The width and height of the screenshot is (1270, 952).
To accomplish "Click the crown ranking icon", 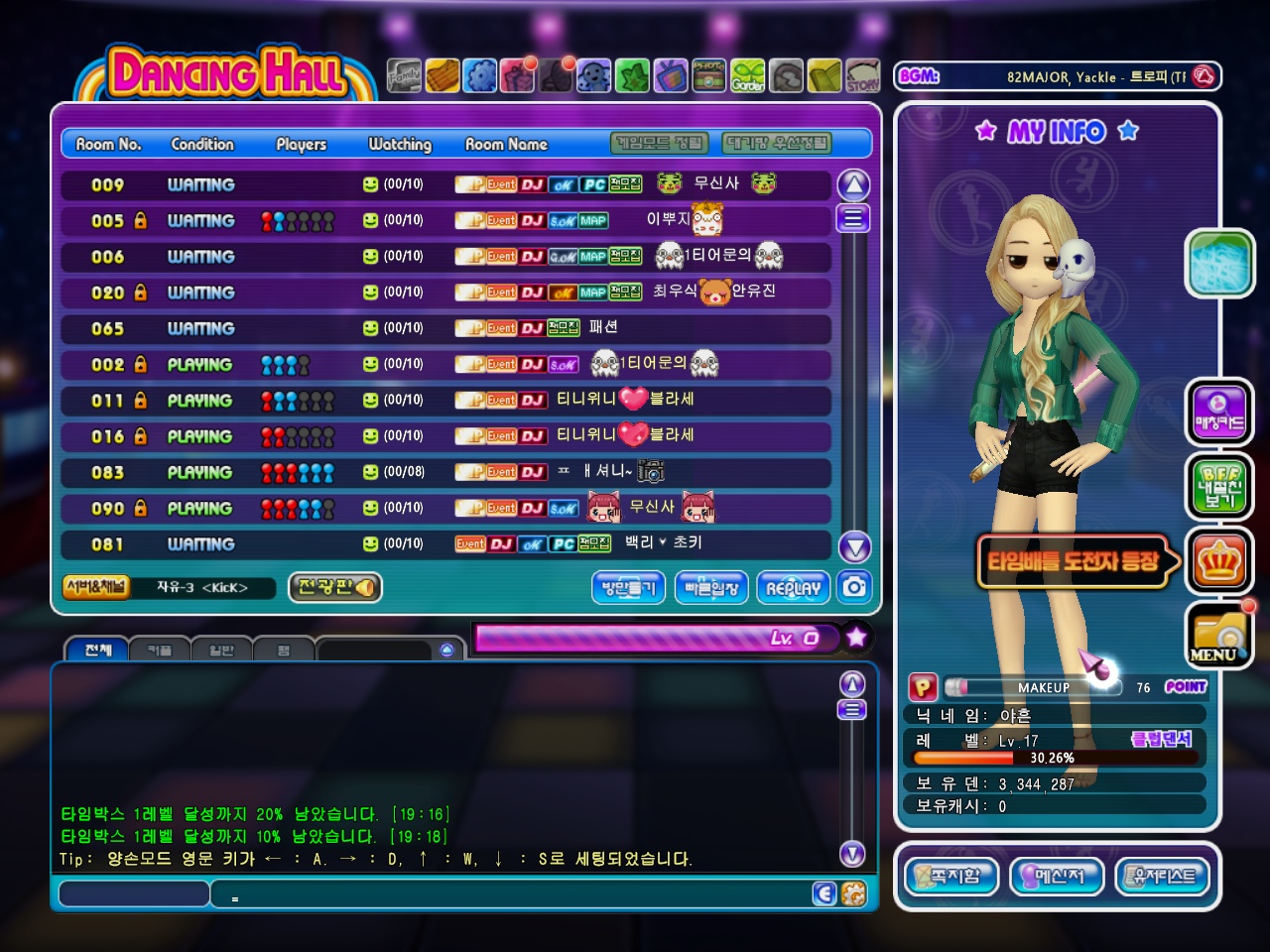I will [1219, 562].
